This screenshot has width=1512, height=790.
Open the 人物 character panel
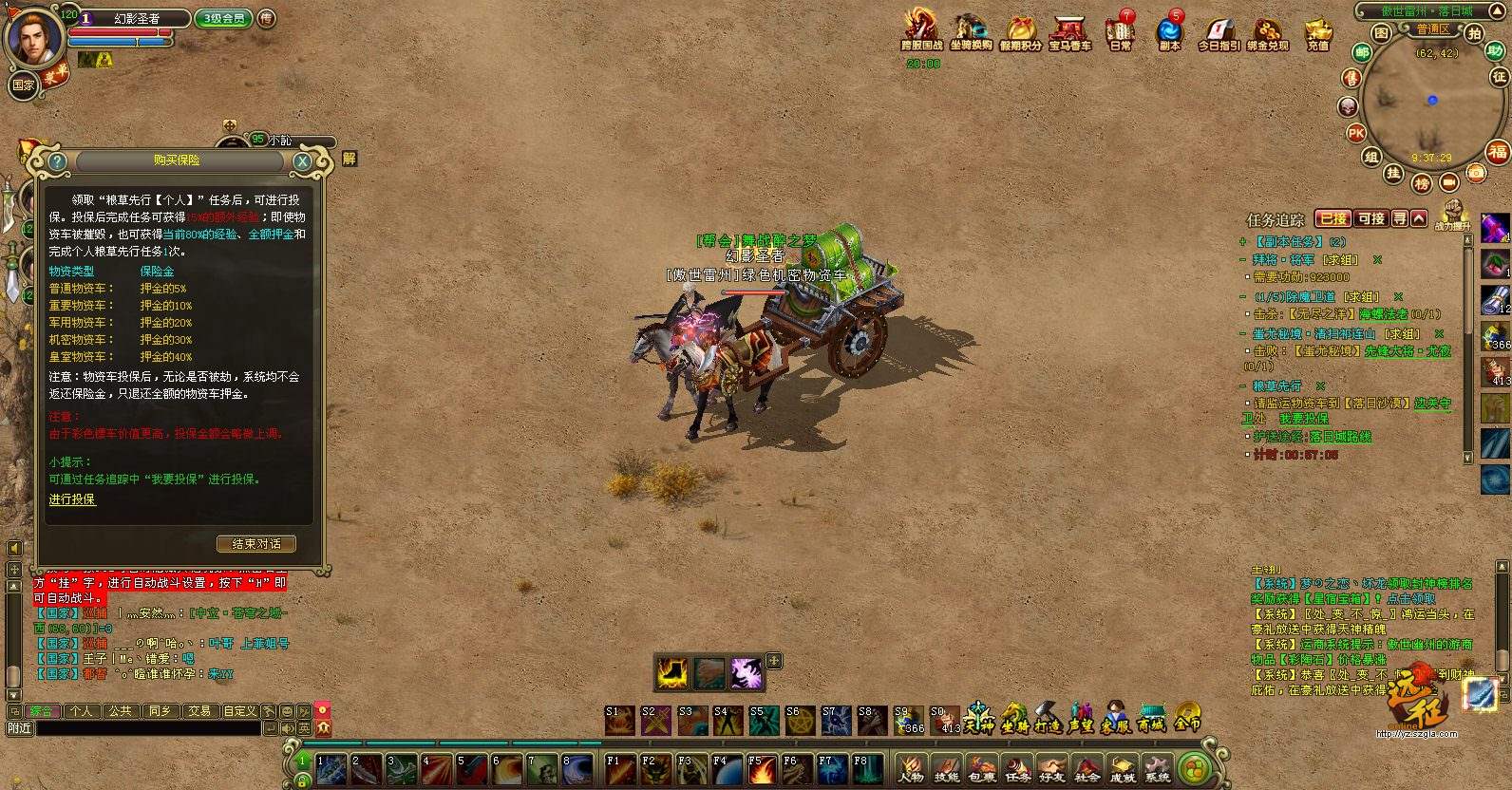click(x=910, y=768)
